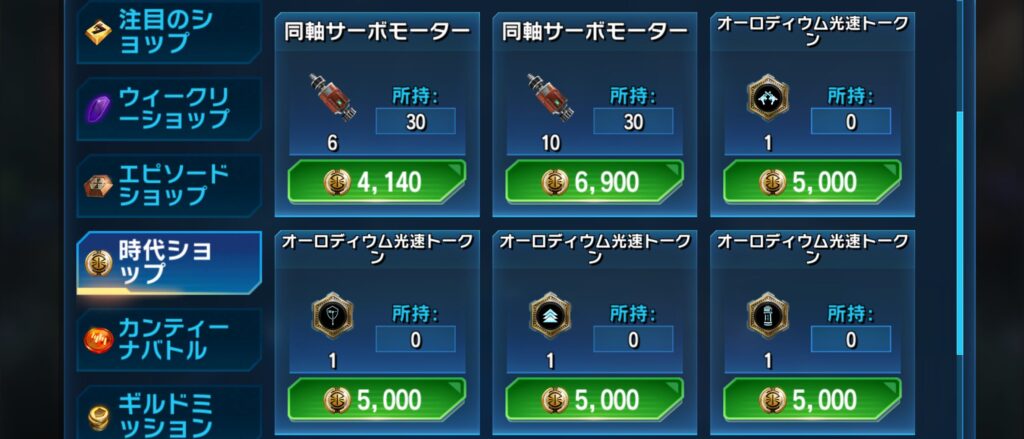The image size is (1024, 439).
Task: Tap the 10-pack 同軸サーボモーター item icon
Action: pos(549,100)
